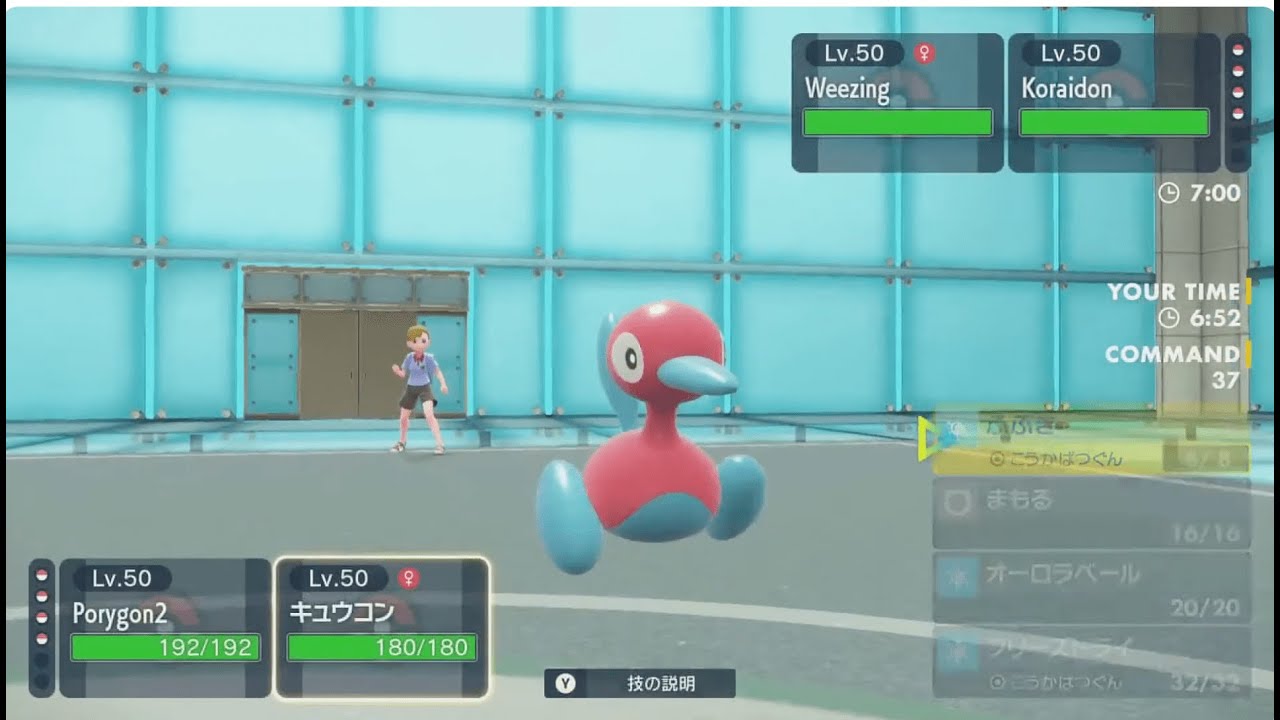Choose オーロラベール as the move
Viewport: 1280px width, 720px height.
click(x=1060, y=580)
